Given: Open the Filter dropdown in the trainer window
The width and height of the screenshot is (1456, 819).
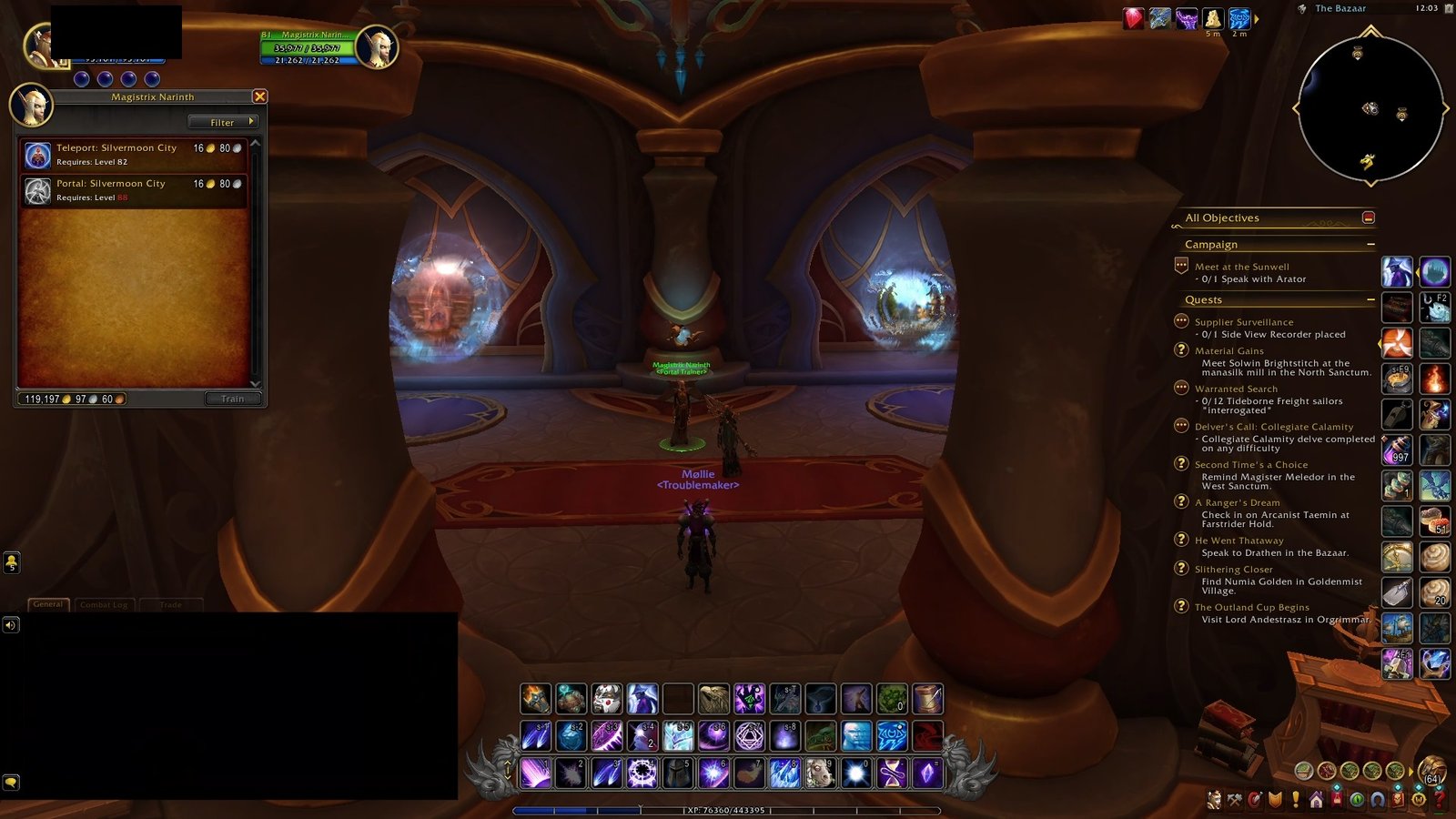Looking at the screenshot, I should pyautogui.click(x=224, y=122).
